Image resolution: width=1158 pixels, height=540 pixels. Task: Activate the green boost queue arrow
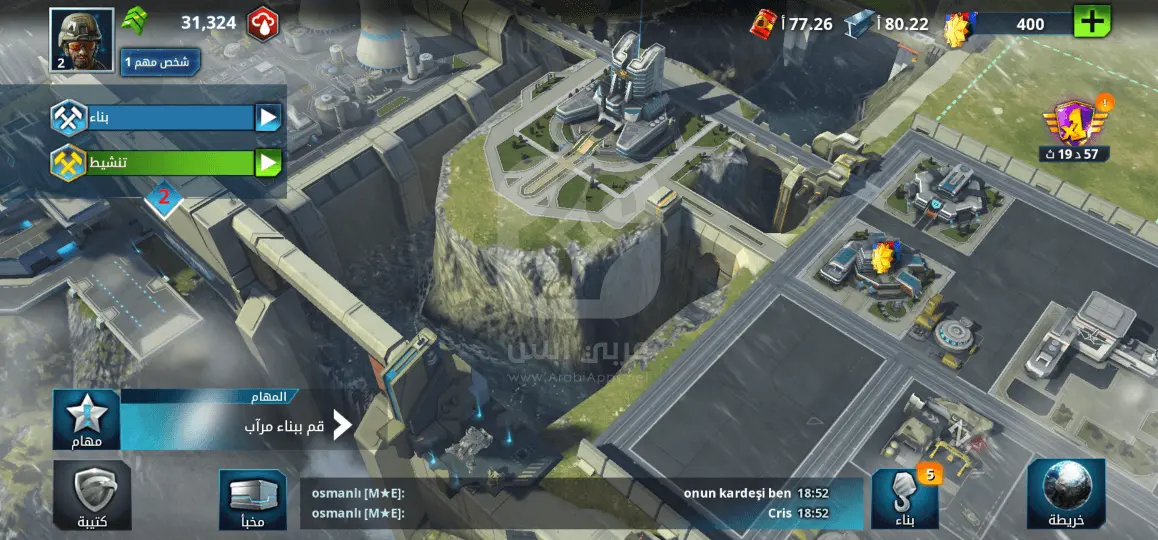(268, 163)
